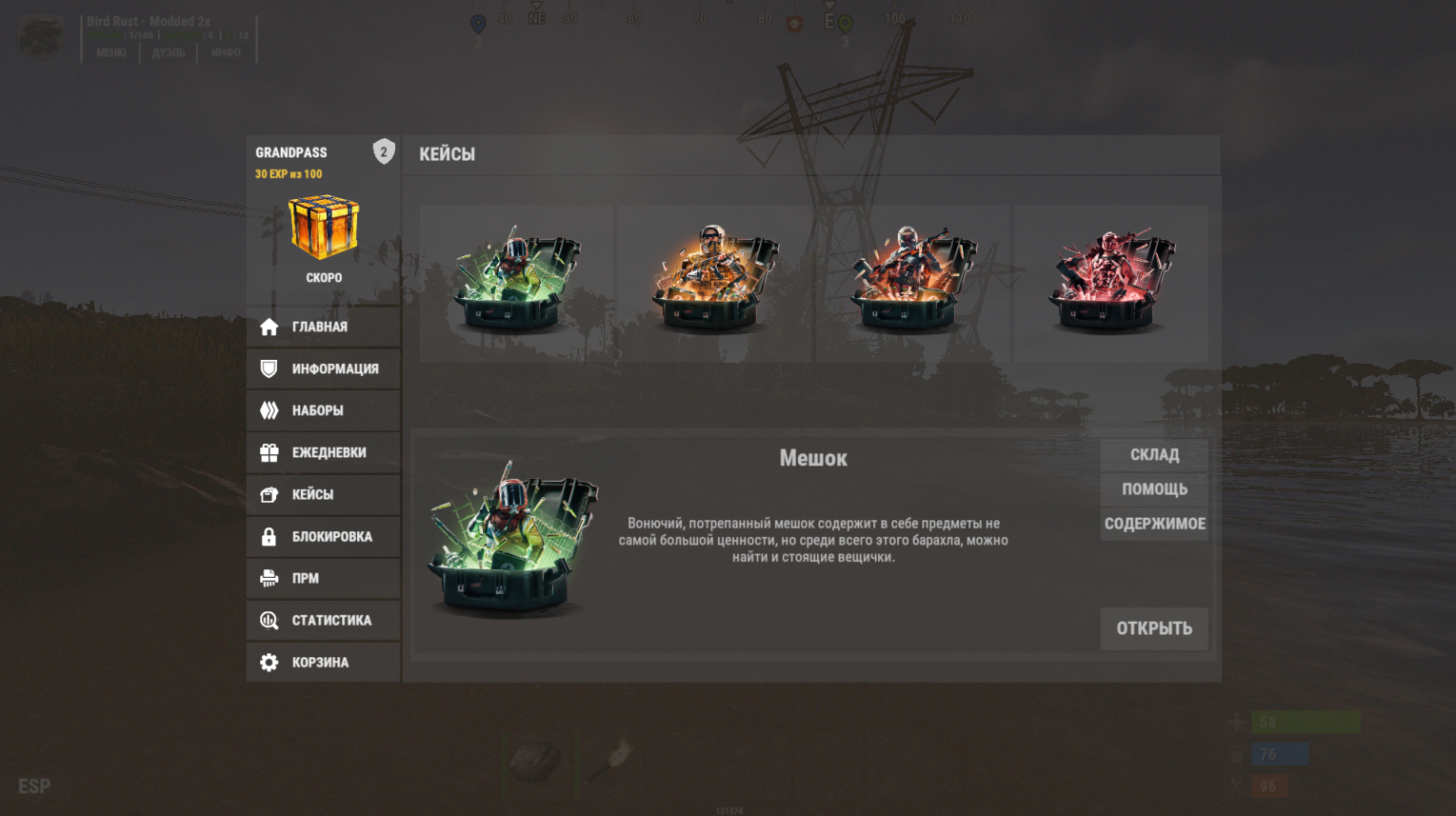Select the Ежедневки daily rewards entry

(x=323, y=452)
